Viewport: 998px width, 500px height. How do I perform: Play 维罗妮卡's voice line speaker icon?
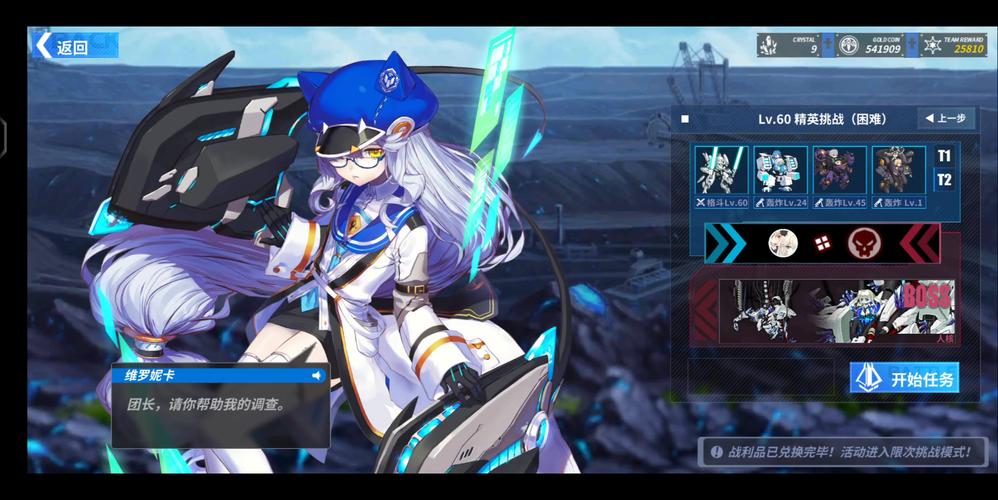coord(317,376)
